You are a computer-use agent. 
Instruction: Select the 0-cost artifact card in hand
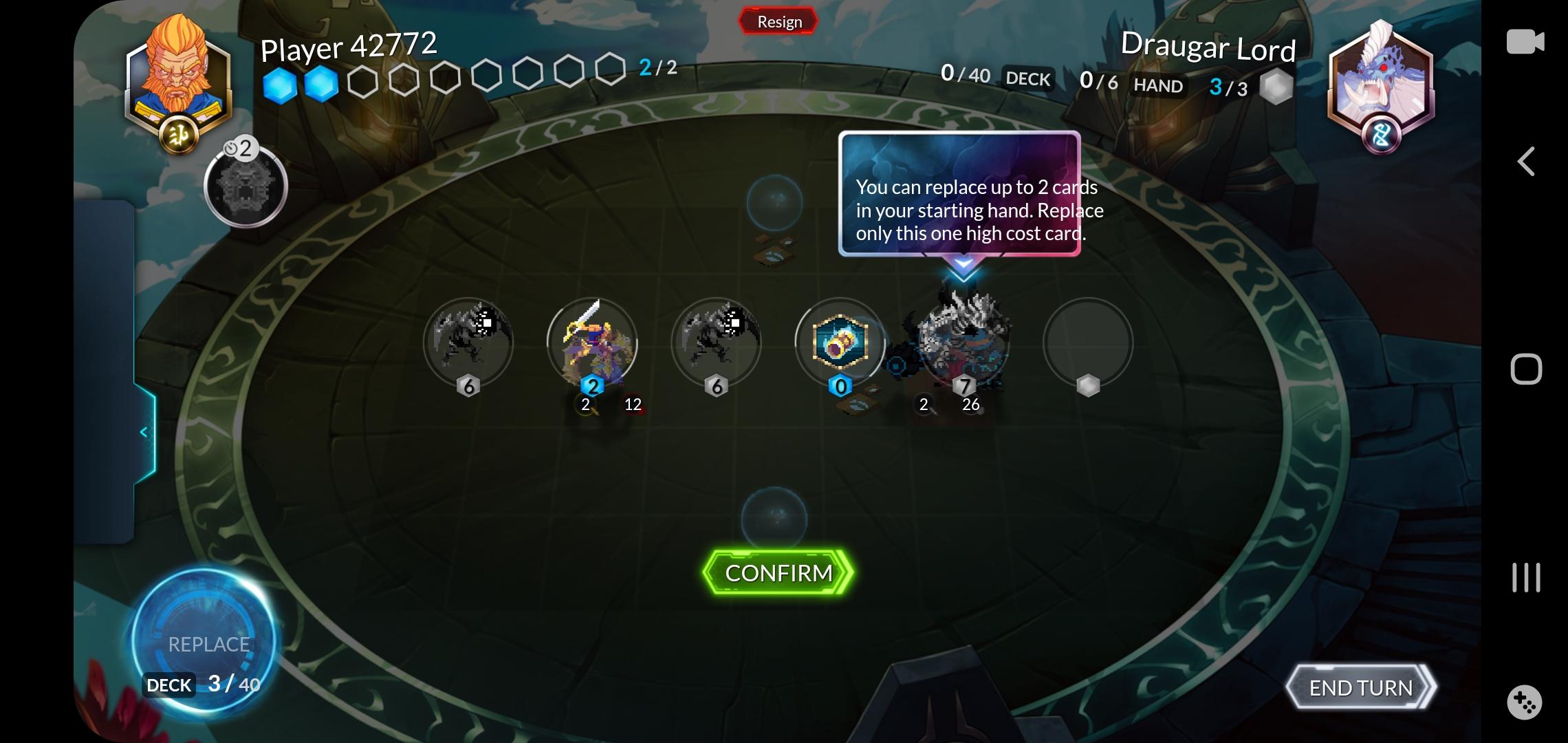(x=840, y=344)
